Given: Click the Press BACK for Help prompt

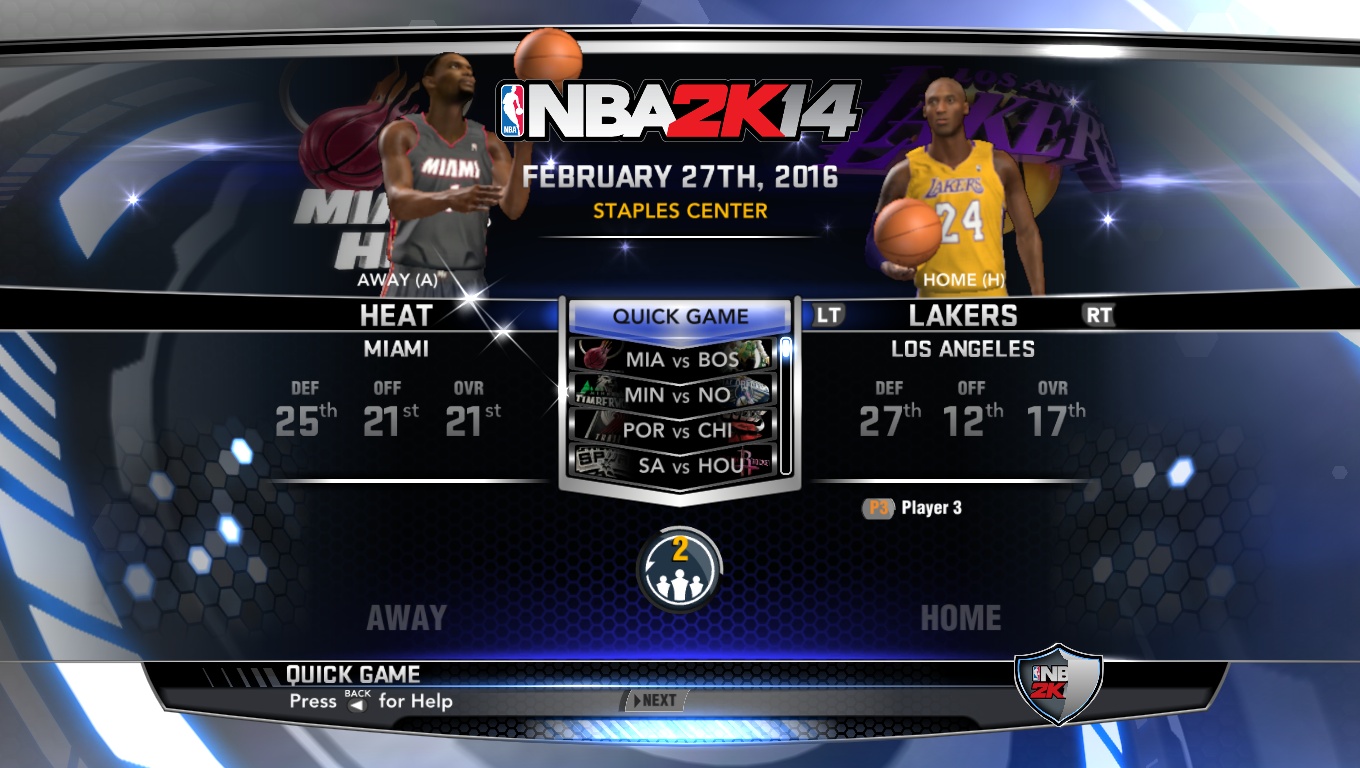Looking at the screenshot, I should point(370,702).
